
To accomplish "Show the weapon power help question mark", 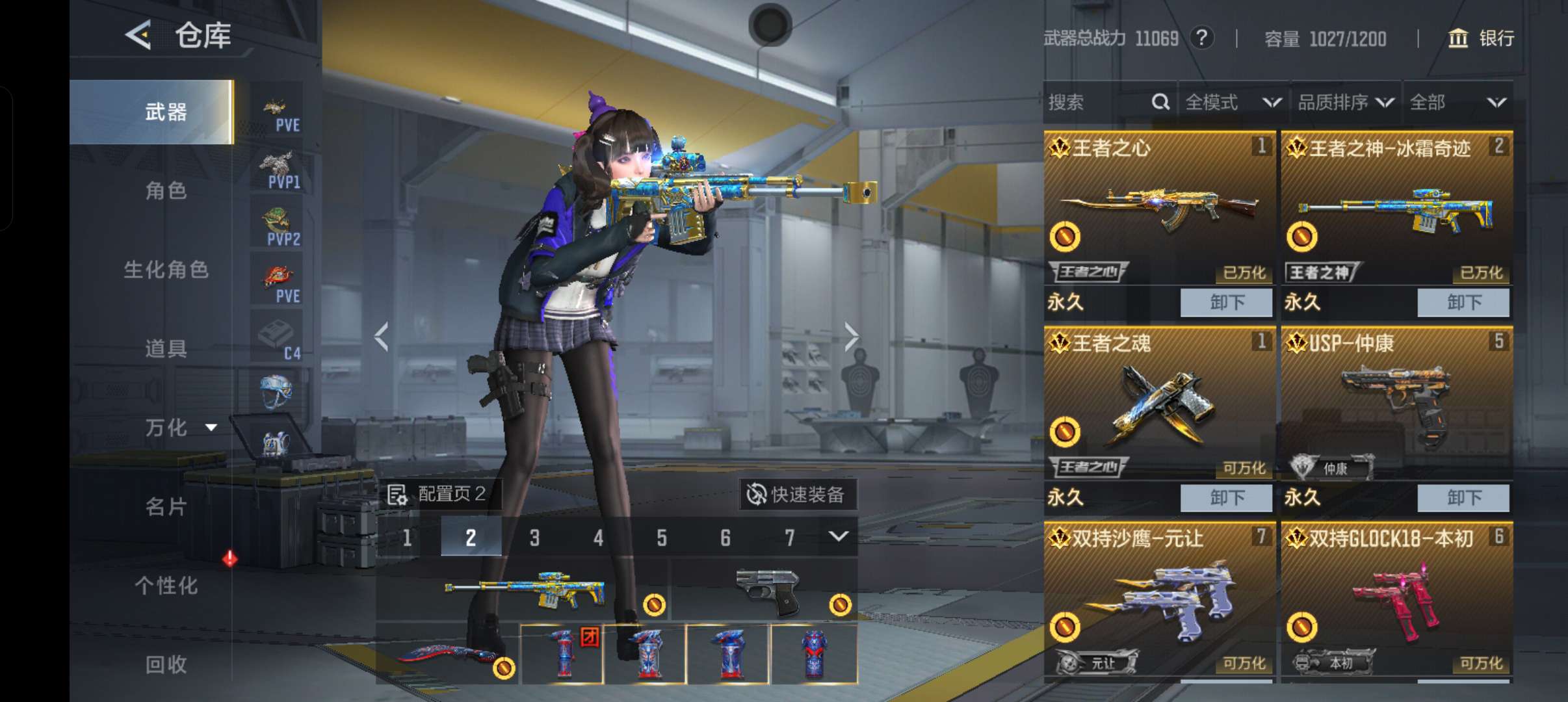I will tap(1202, 38).
